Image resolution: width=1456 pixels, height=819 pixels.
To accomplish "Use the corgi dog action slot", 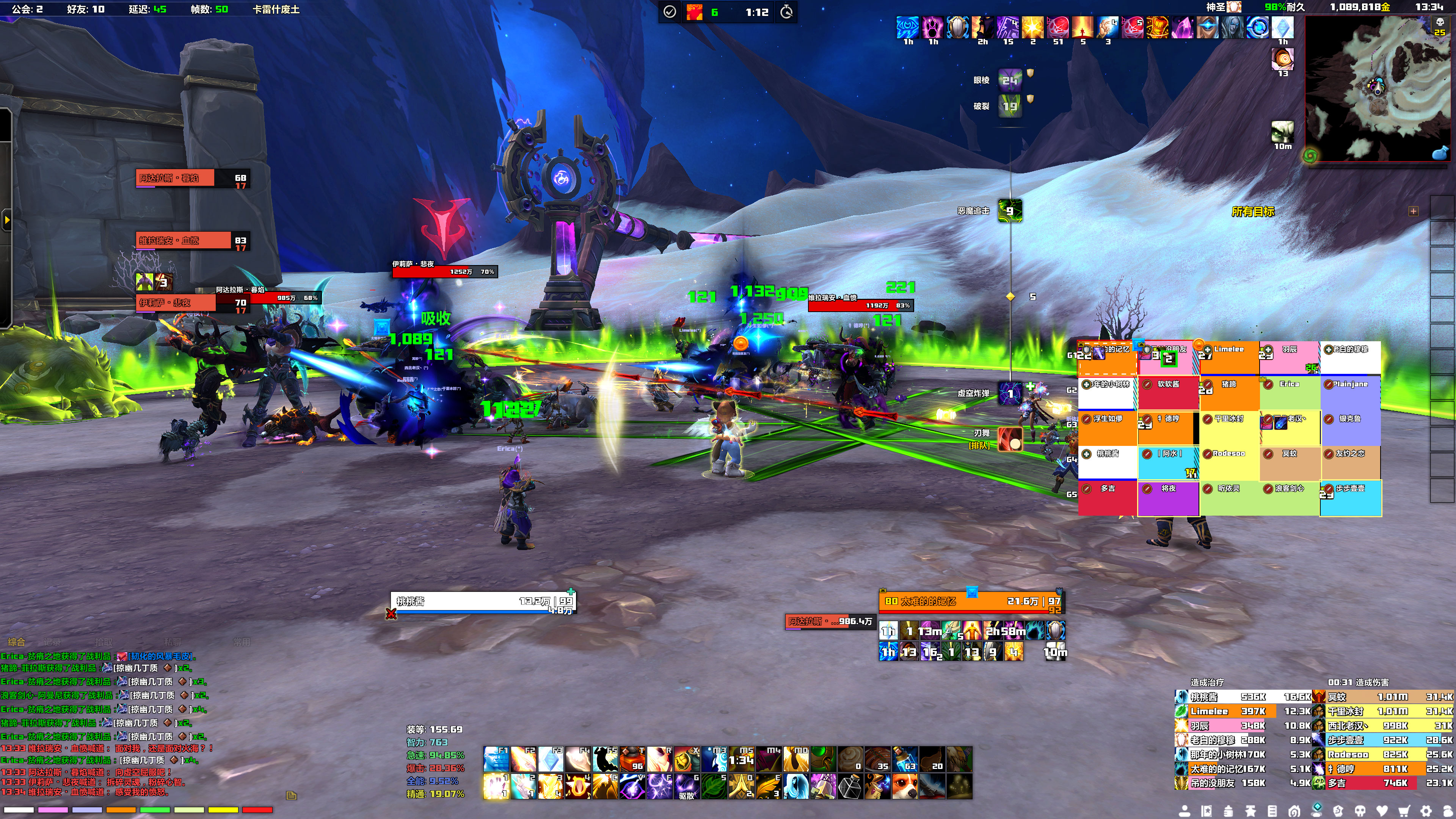I will click(904, 786).
